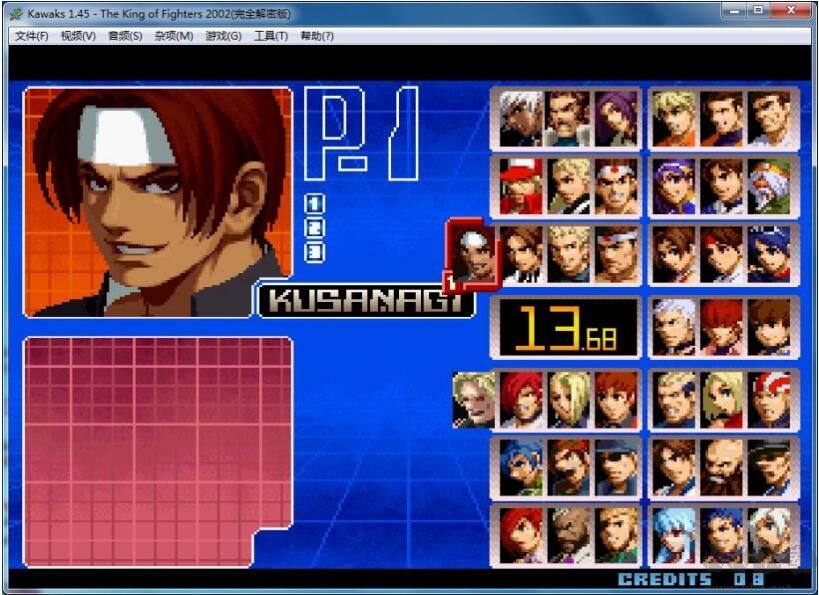Choose Athena with purple hair and headband

(674, 186)
